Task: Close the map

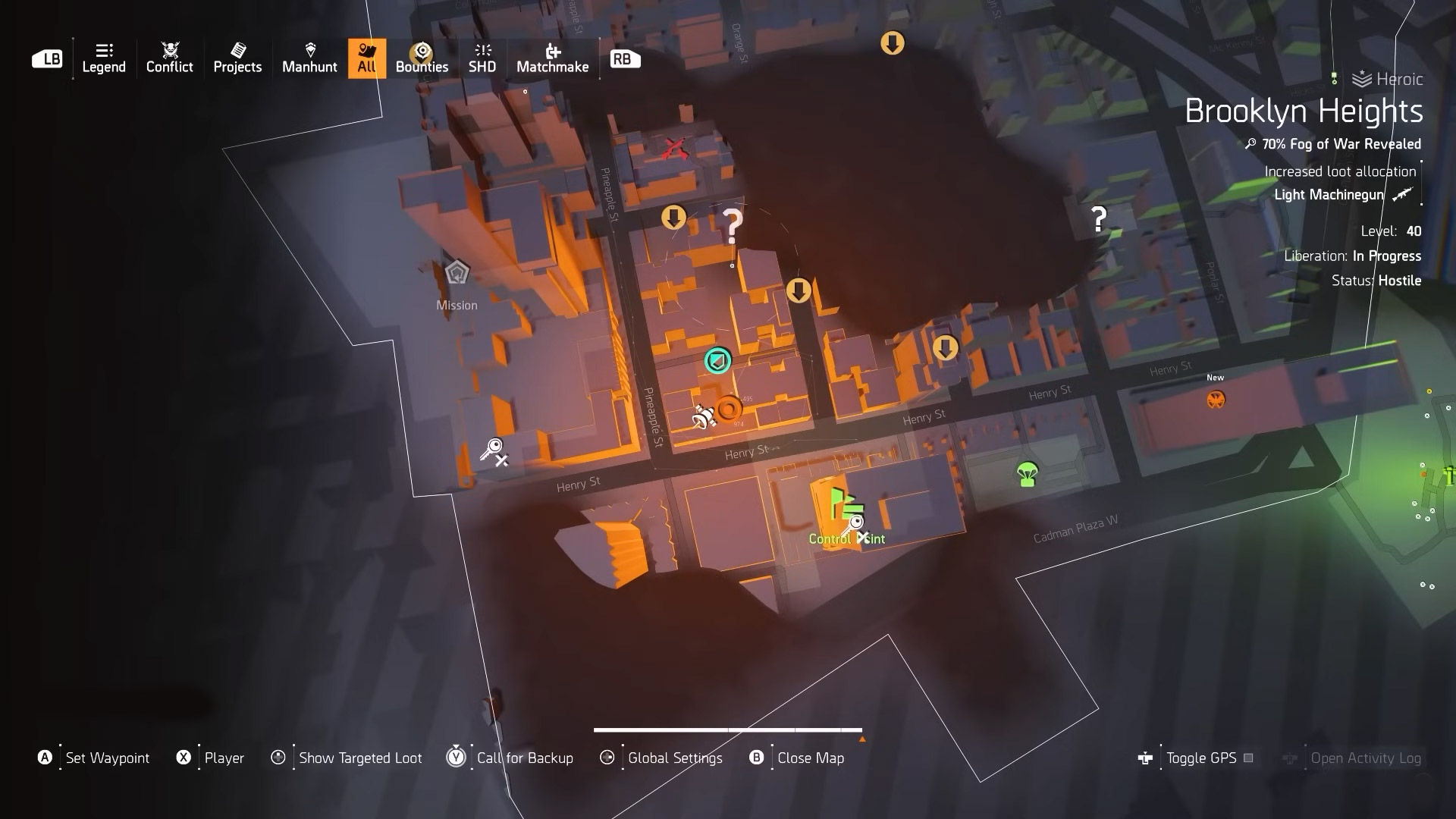Action: [810, 758]
